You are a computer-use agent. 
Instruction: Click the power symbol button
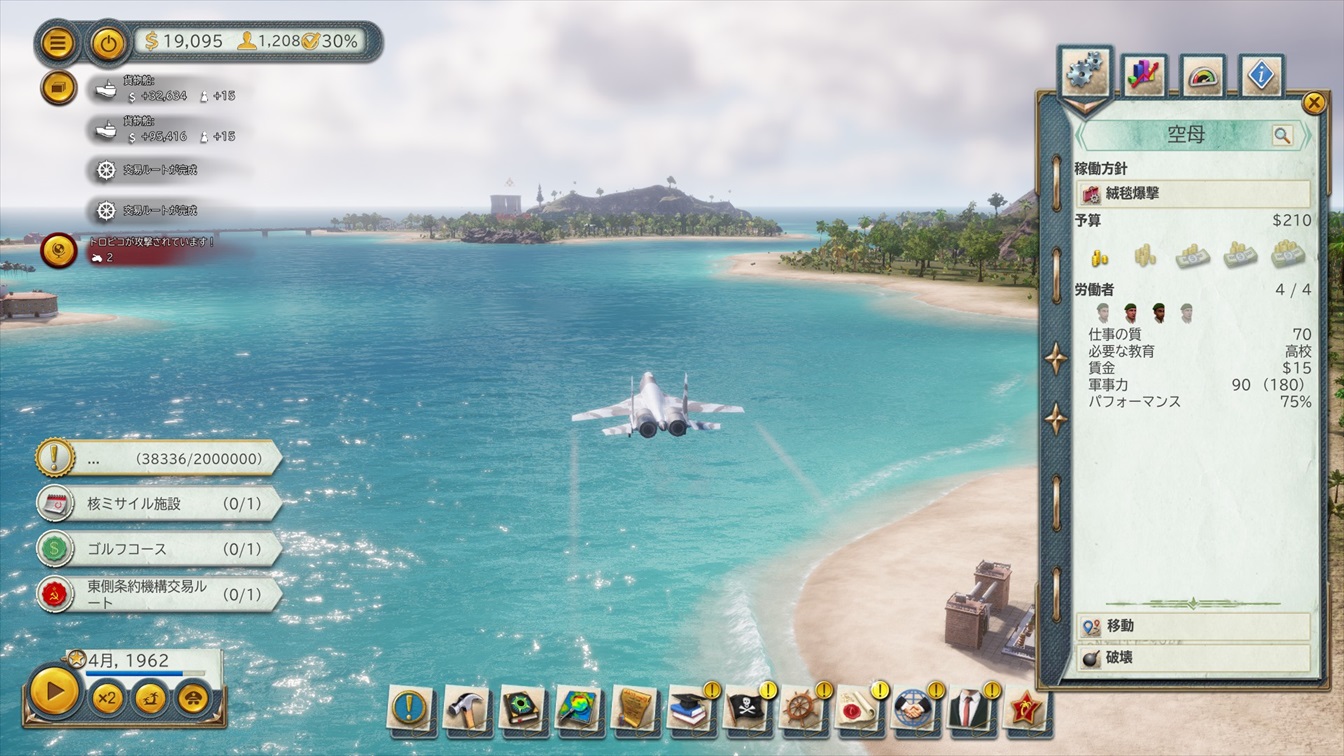pos(107,42)
